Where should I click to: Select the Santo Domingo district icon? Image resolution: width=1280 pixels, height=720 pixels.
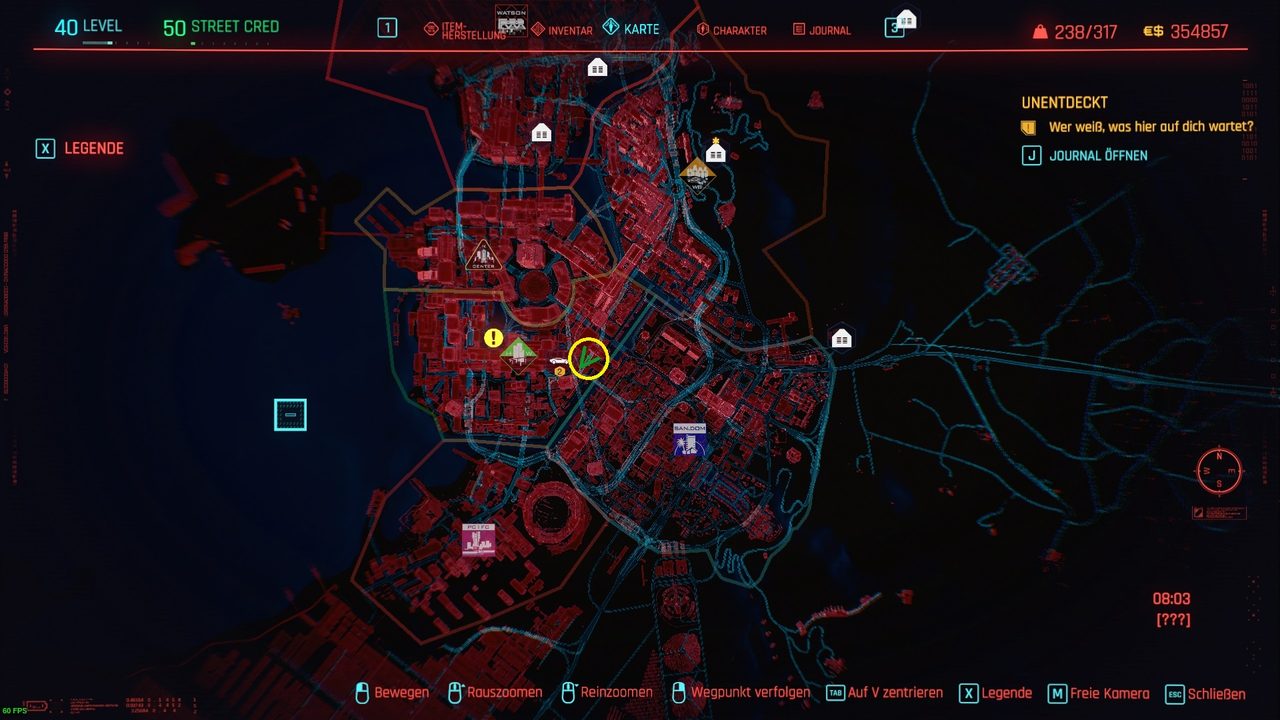coord(690,440)
